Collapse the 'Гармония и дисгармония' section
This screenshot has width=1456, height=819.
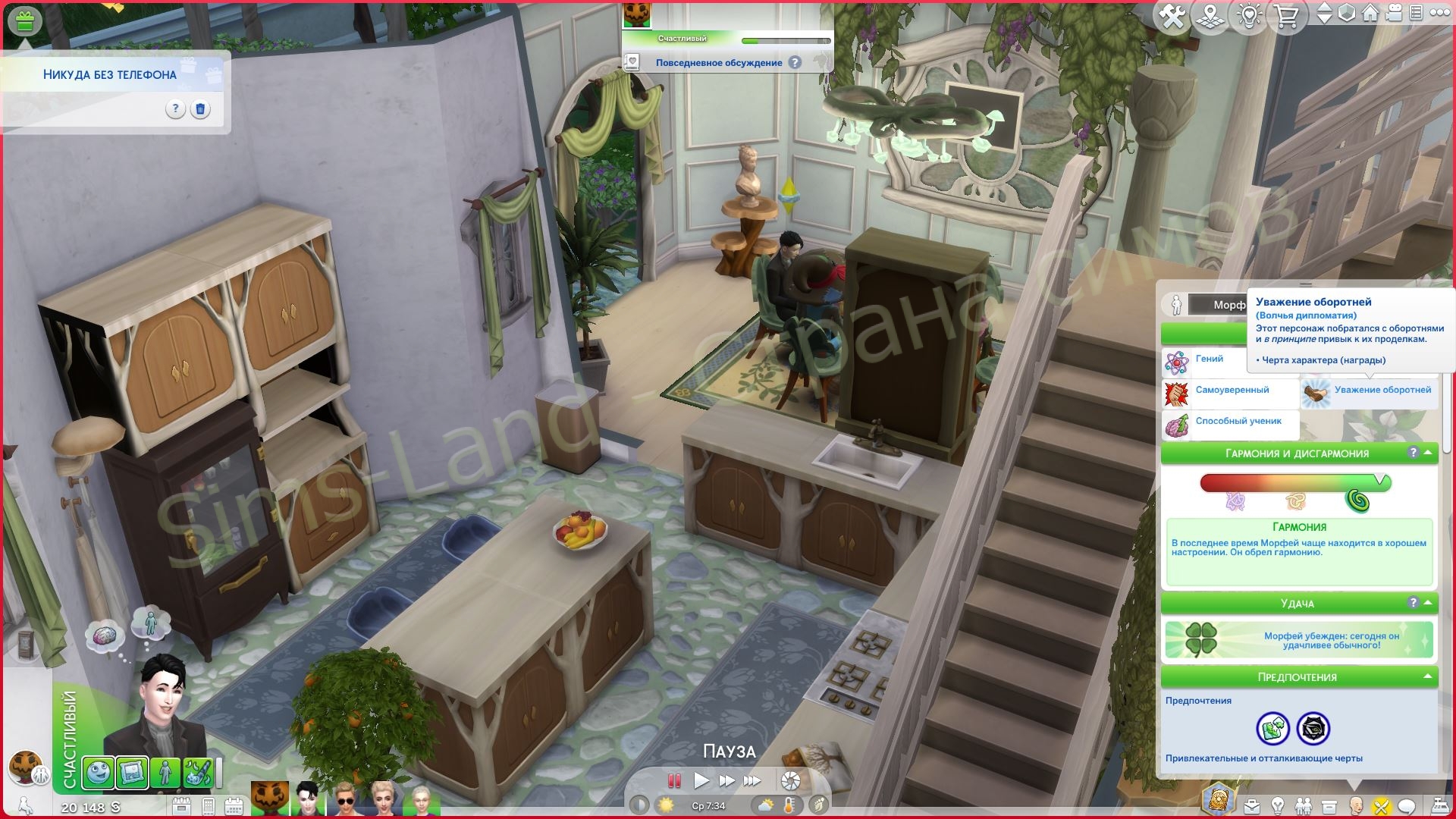pyautogui.click(x=1428, y=453)
